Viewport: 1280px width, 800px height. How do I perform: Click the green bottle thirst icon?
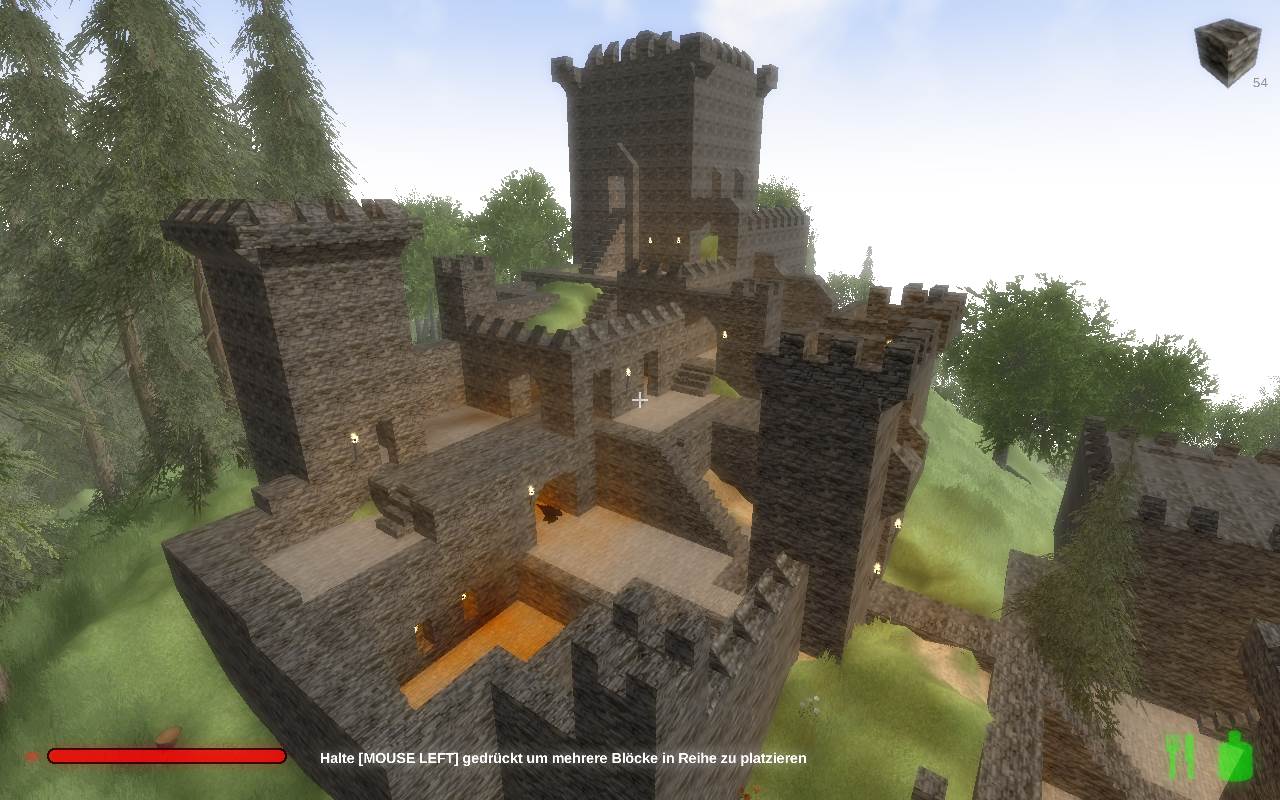coord(1235,756)
